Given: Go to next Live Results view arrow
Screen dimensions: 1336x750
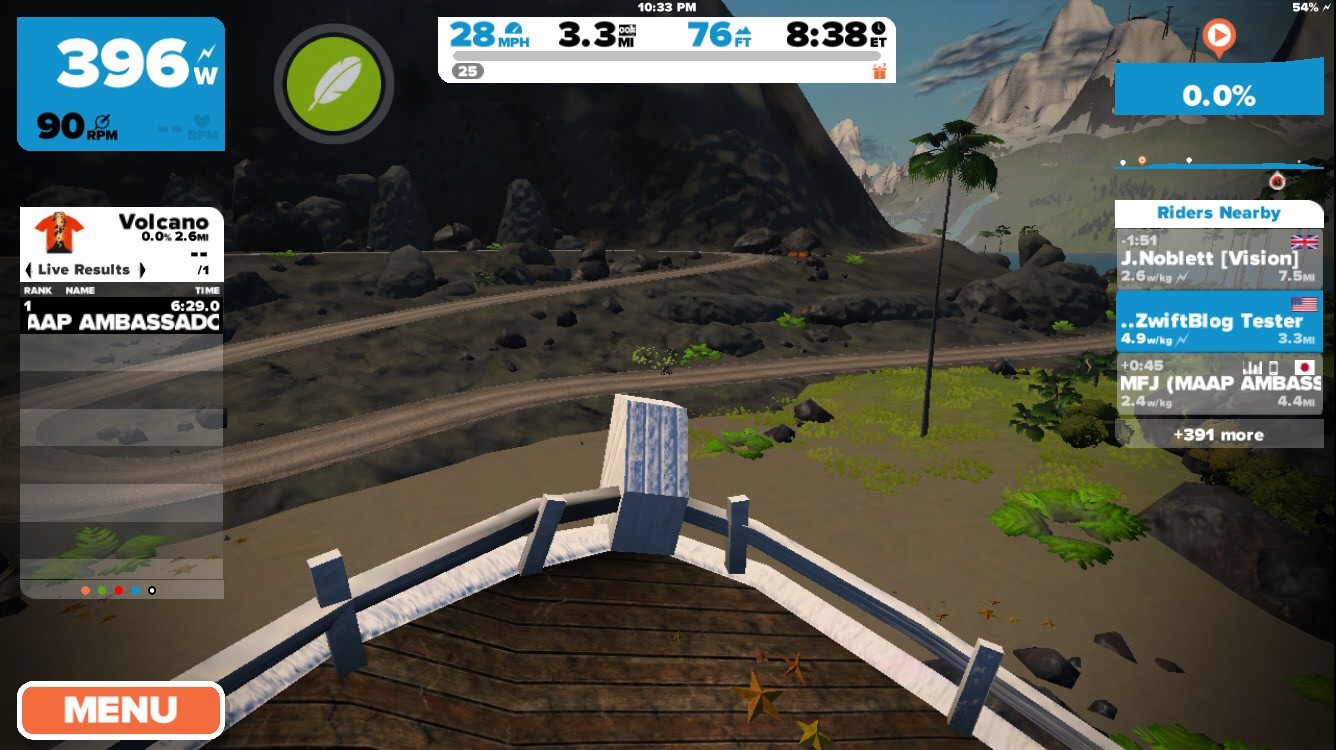Looking at the screenshot, I should (142, 270).
